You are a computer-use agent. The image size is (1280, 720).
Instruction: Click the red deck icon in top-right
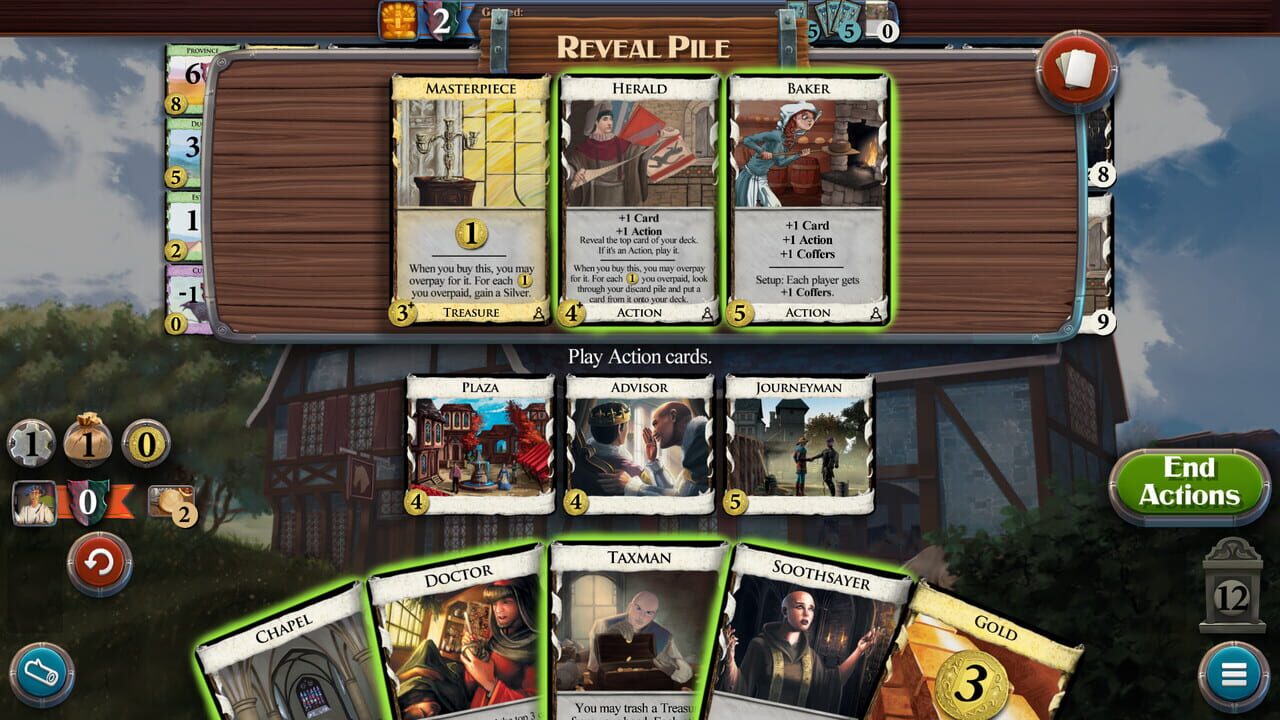pos(1078,66)
